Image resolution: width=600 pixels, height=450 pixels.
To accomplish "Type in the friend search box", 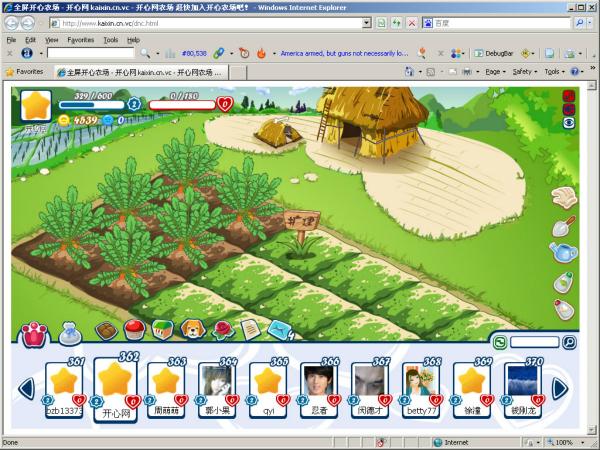I will 534,342.
